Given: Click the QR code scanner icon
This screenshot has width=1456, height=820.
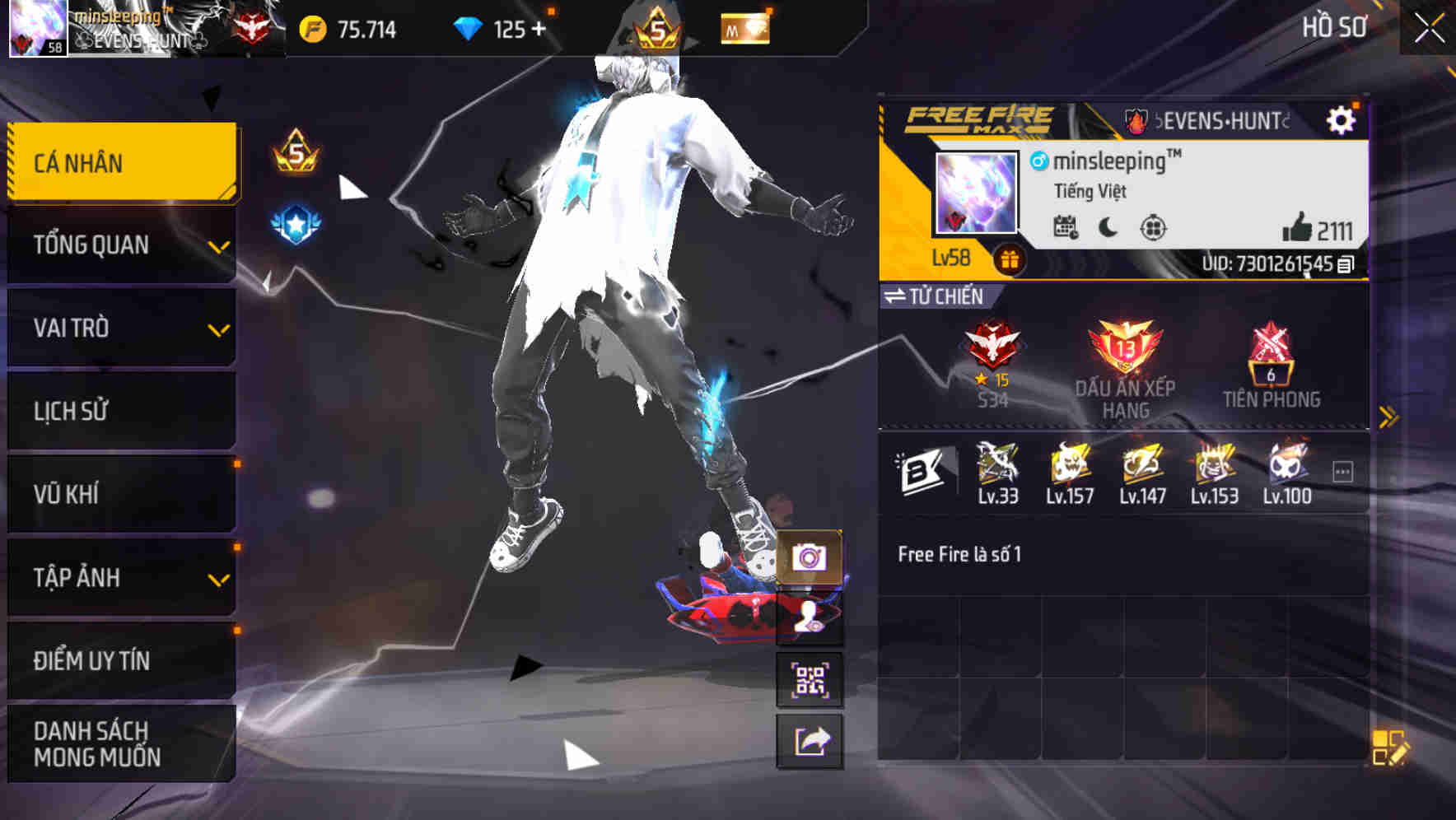Looking at the screenshot, I should pos(809,679).
